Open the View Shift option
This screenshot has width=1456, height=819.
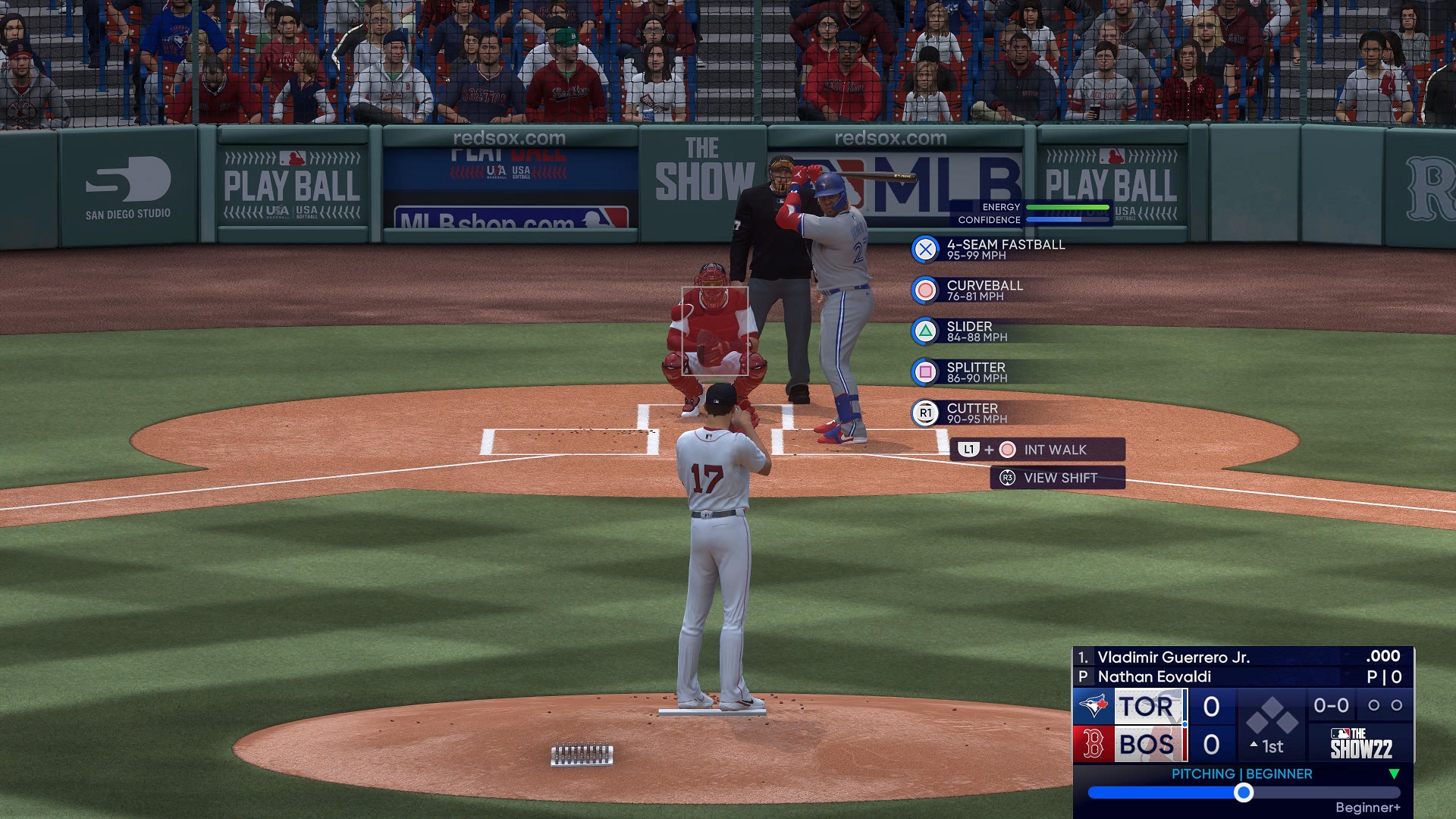click(1058, 478)
